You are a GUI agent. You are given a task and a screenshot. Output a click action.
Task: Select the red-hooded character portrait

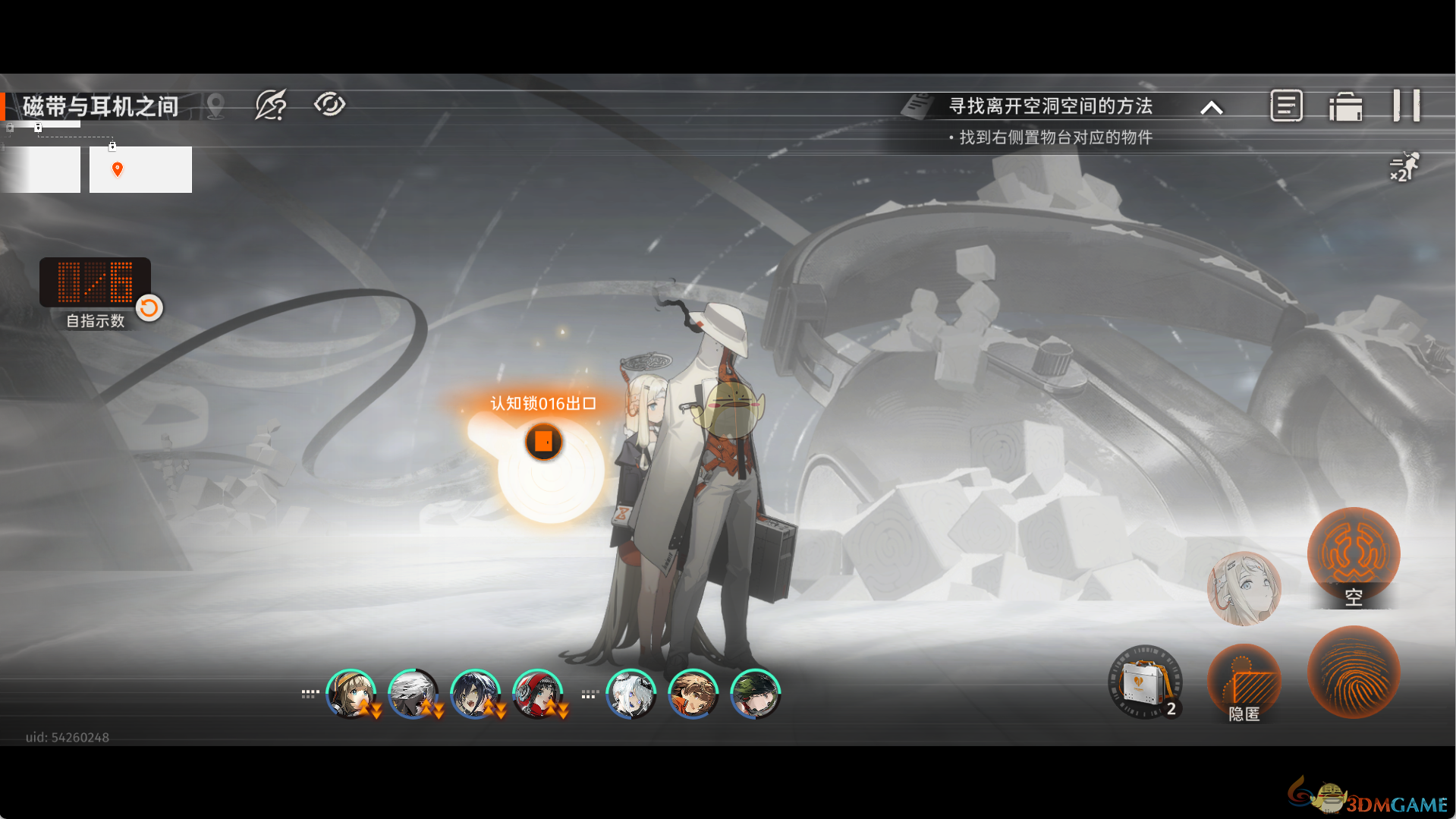point(537,694)
